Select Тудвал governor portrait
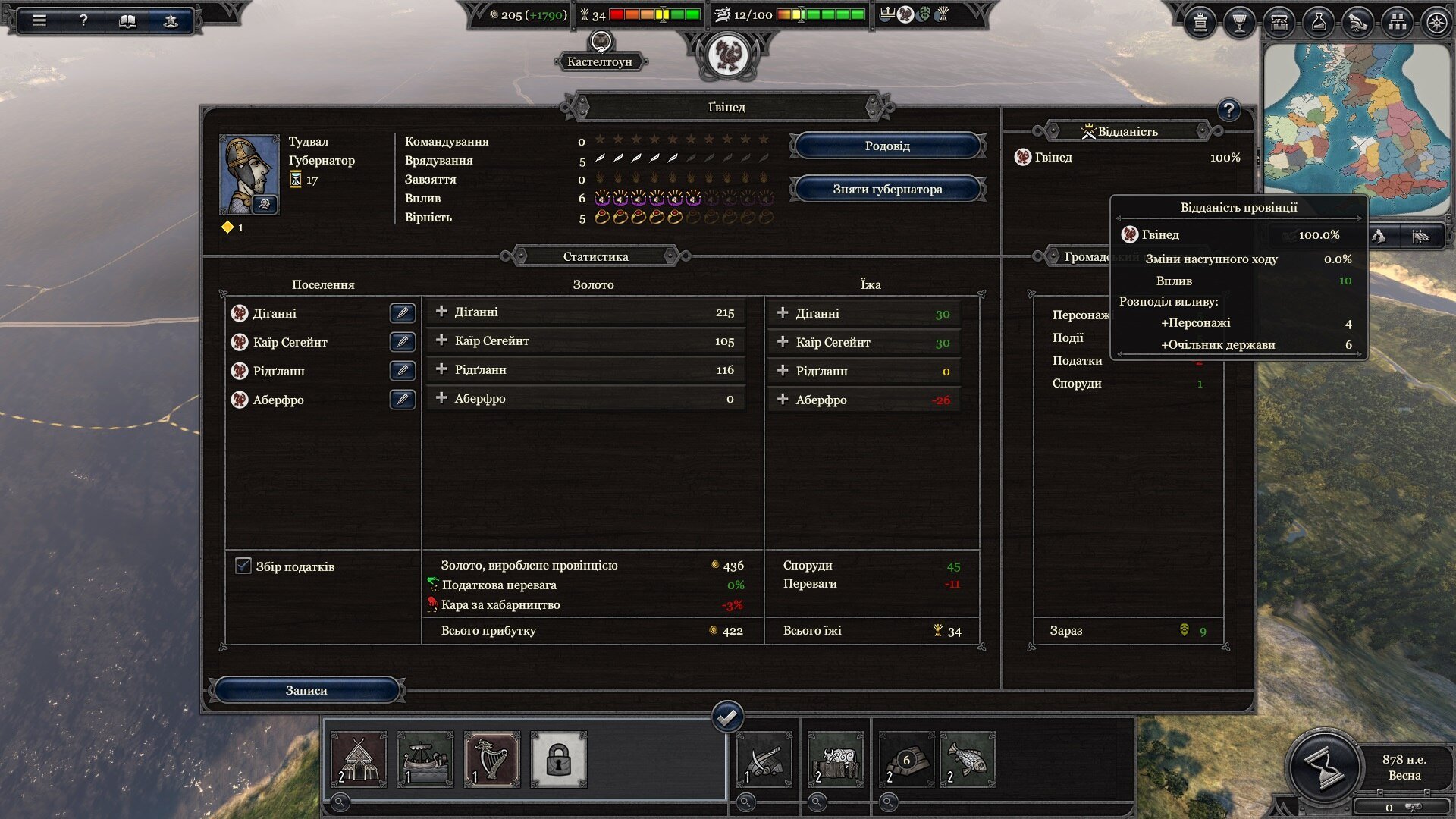The image size is (1456, 819). pyautogui.click(x=249, y=174)
